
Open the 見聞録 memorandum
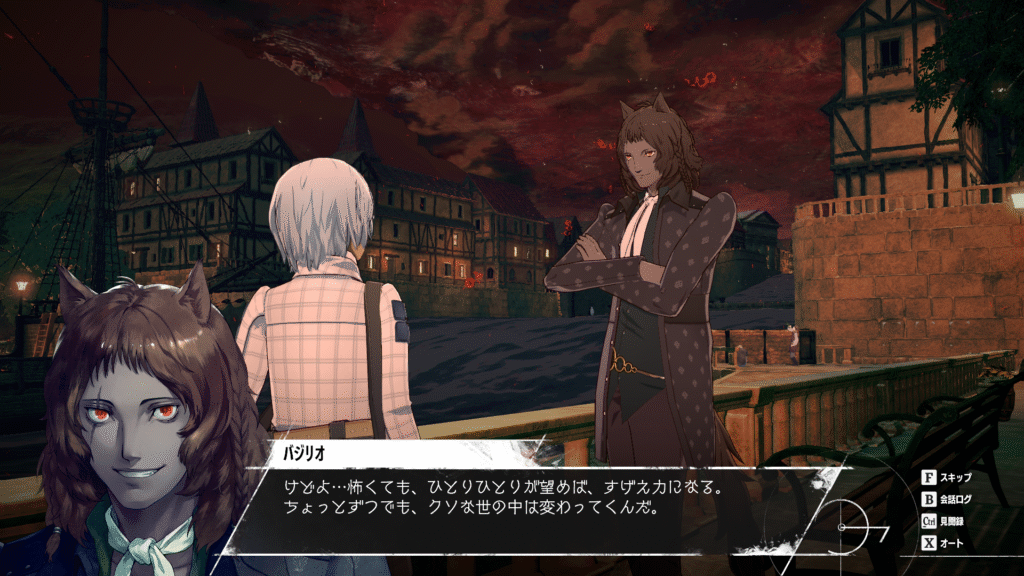pos(950,522)
